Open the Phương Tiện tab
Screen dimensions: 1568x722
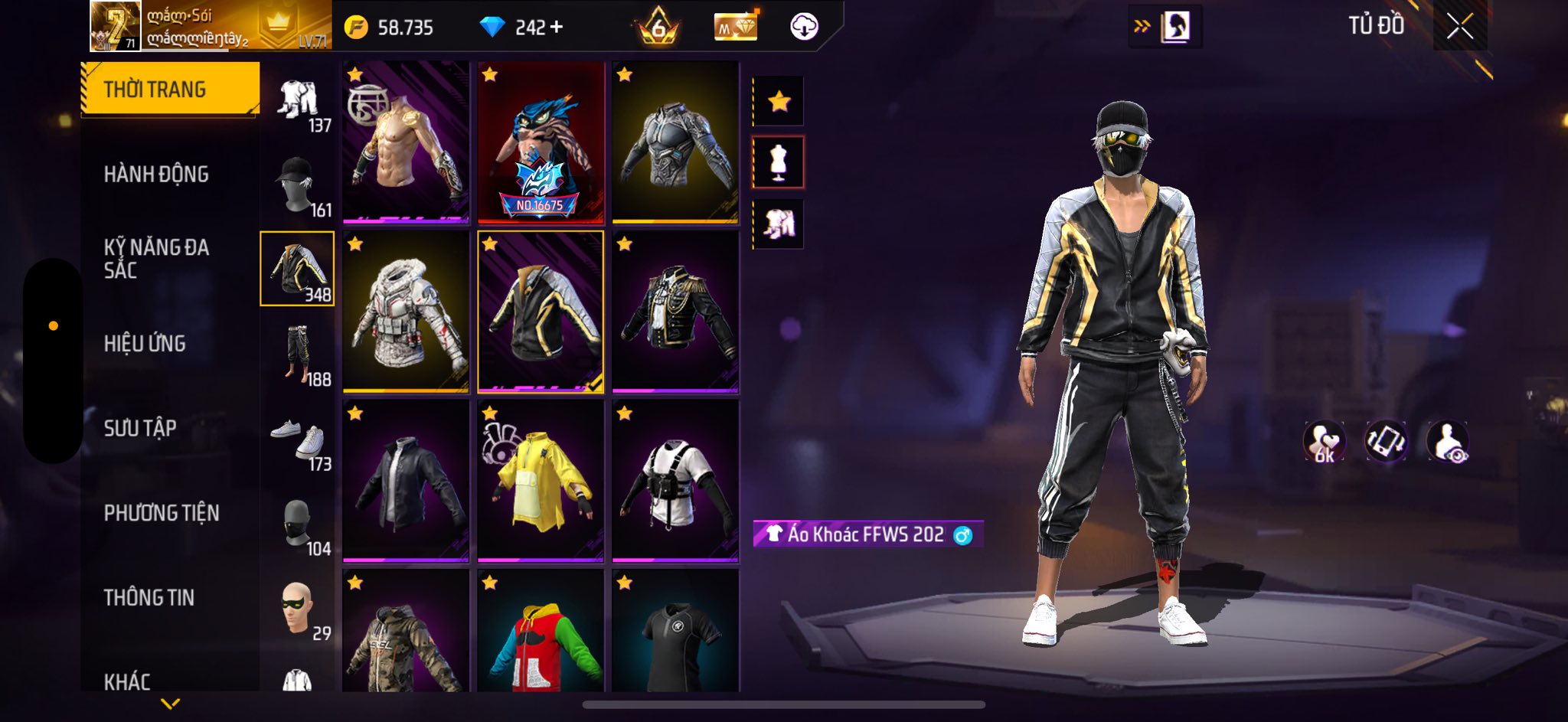(x=162, y=513)
